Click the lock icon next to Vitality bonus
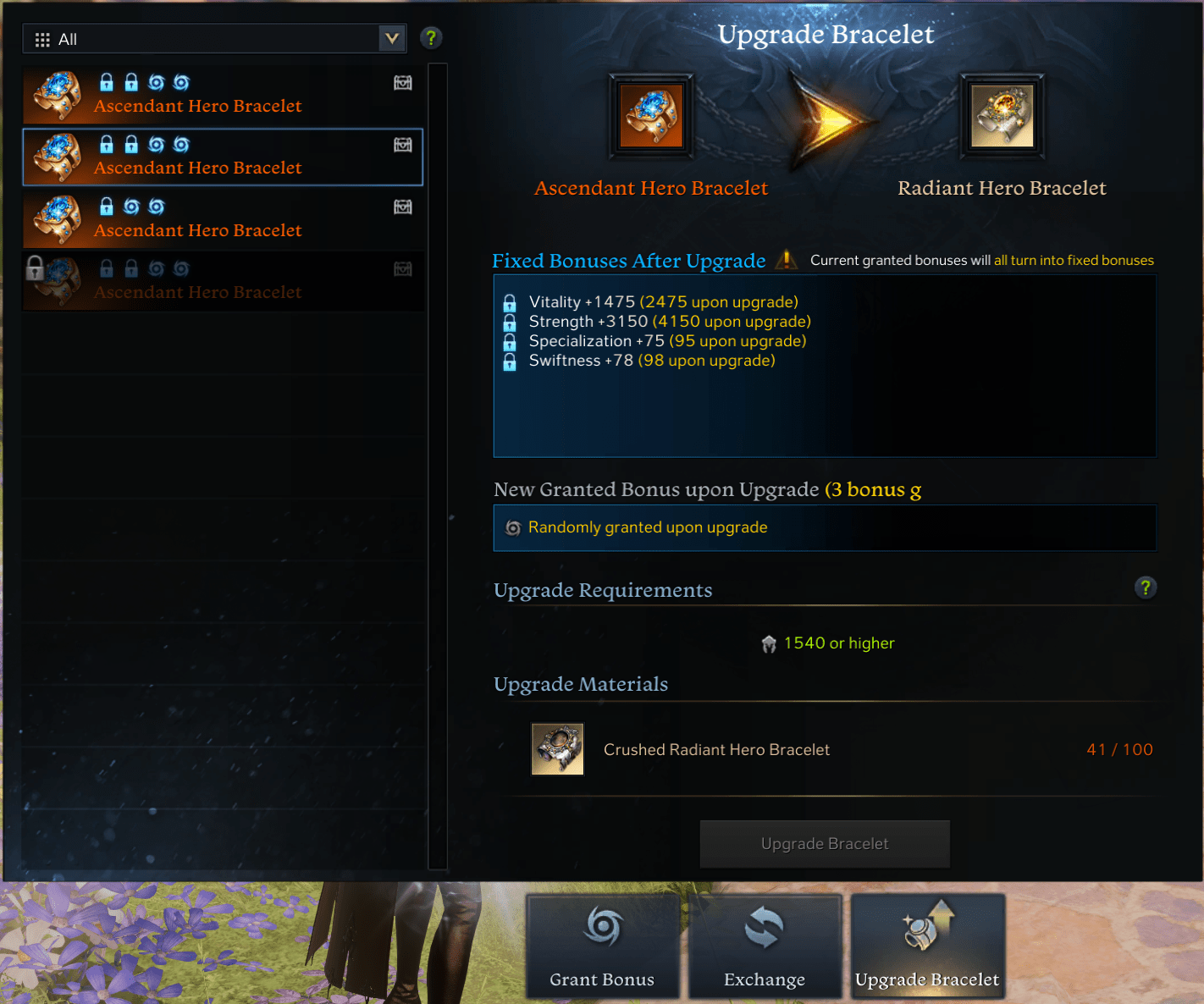Viewport: 1204px width, 1004px height. click(x=509, y=301)
